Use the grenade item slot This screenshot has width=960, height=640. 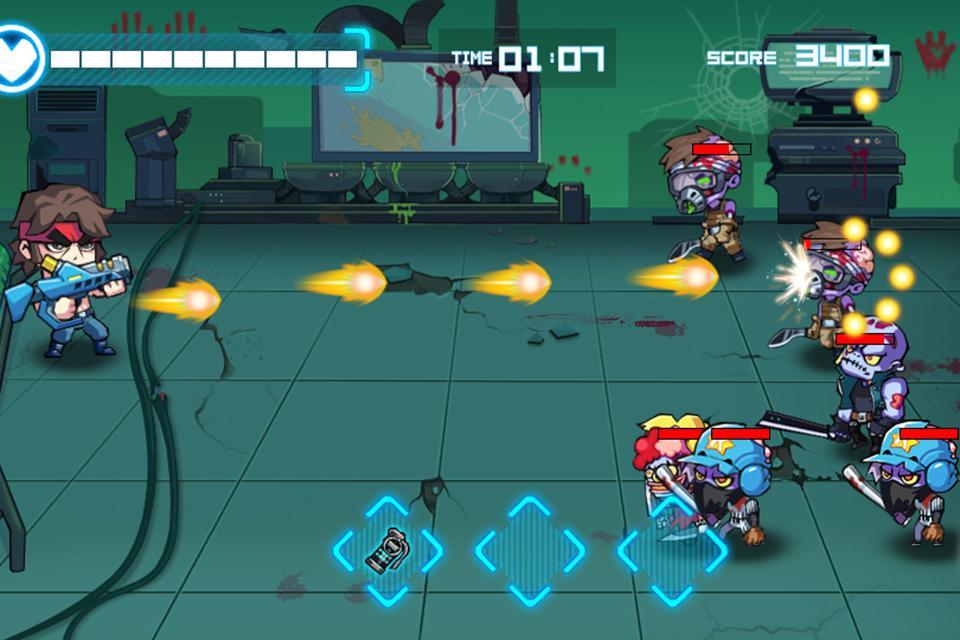coord(388,550)
